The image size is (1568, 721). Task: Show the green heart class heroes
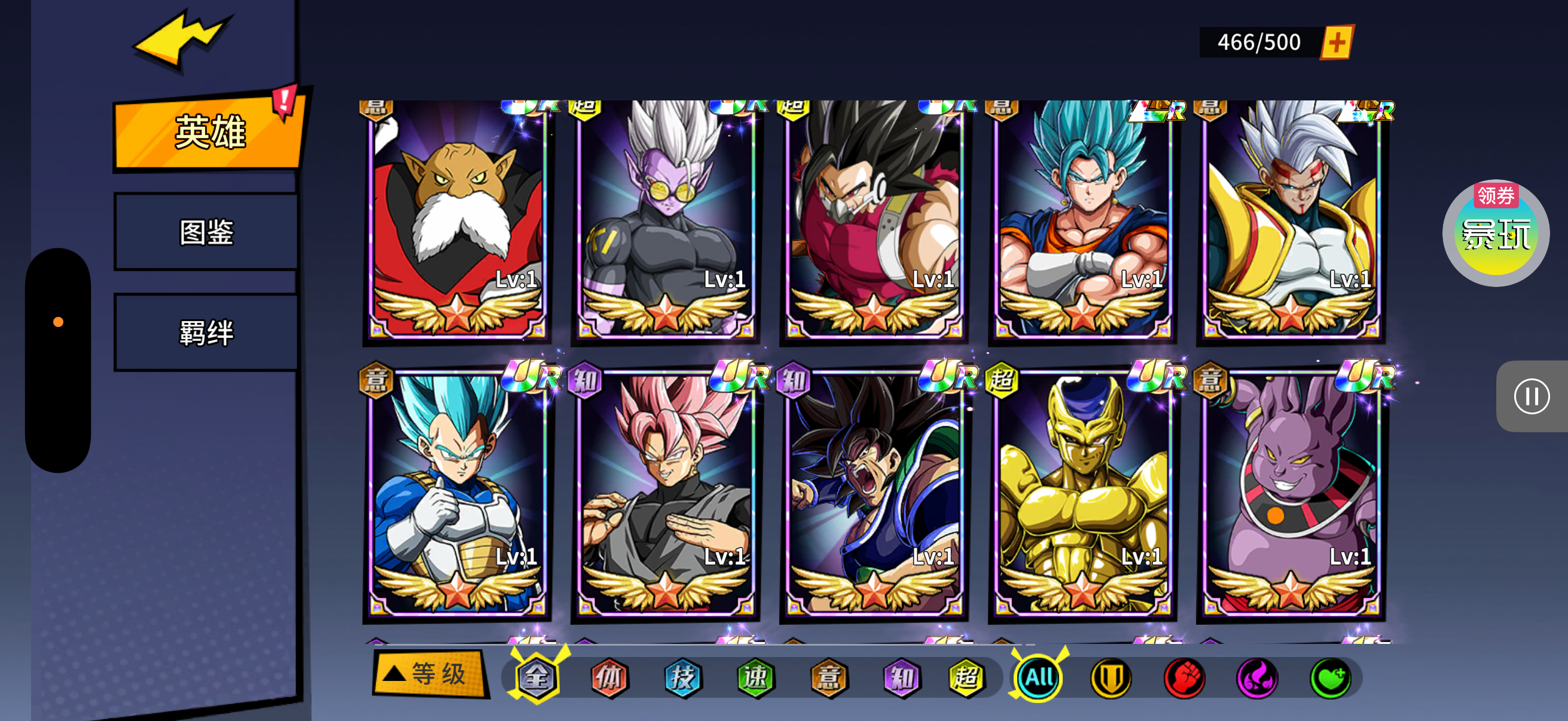1330,677
